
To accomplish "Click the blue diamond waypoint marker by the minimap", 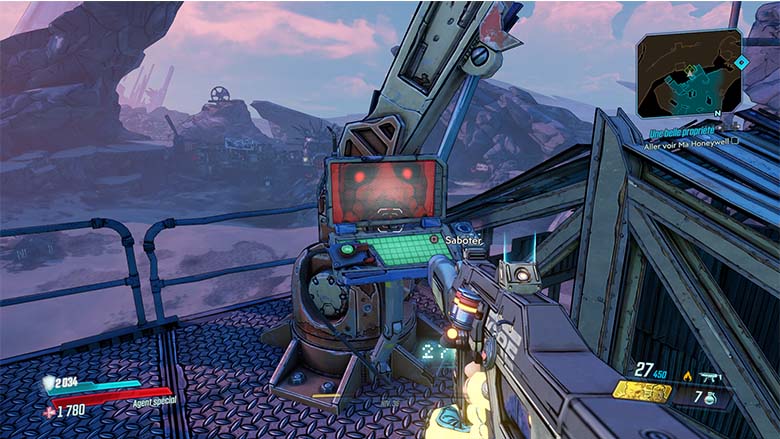I will point(741,61).
